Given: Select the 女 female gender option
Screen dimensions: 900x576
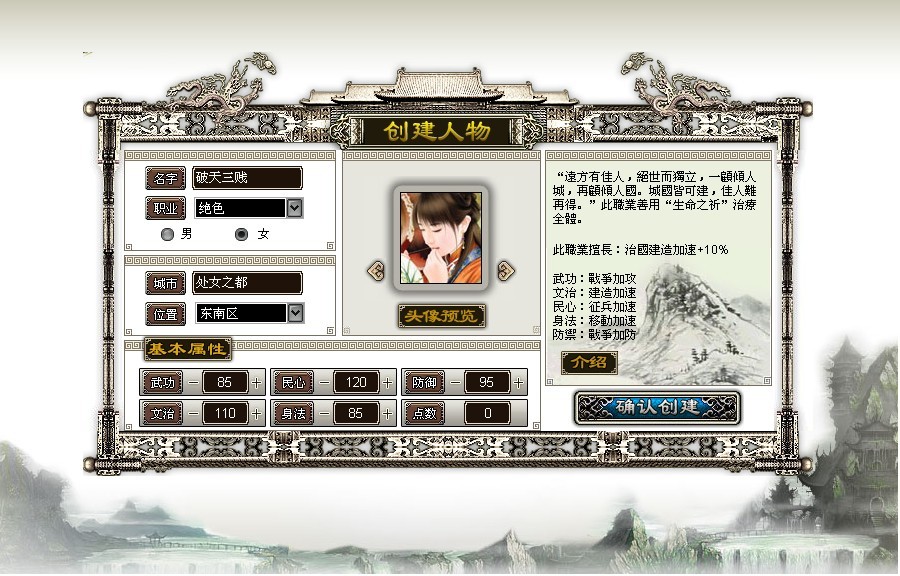Looking at the screenshot, I should tap(241, 234).
